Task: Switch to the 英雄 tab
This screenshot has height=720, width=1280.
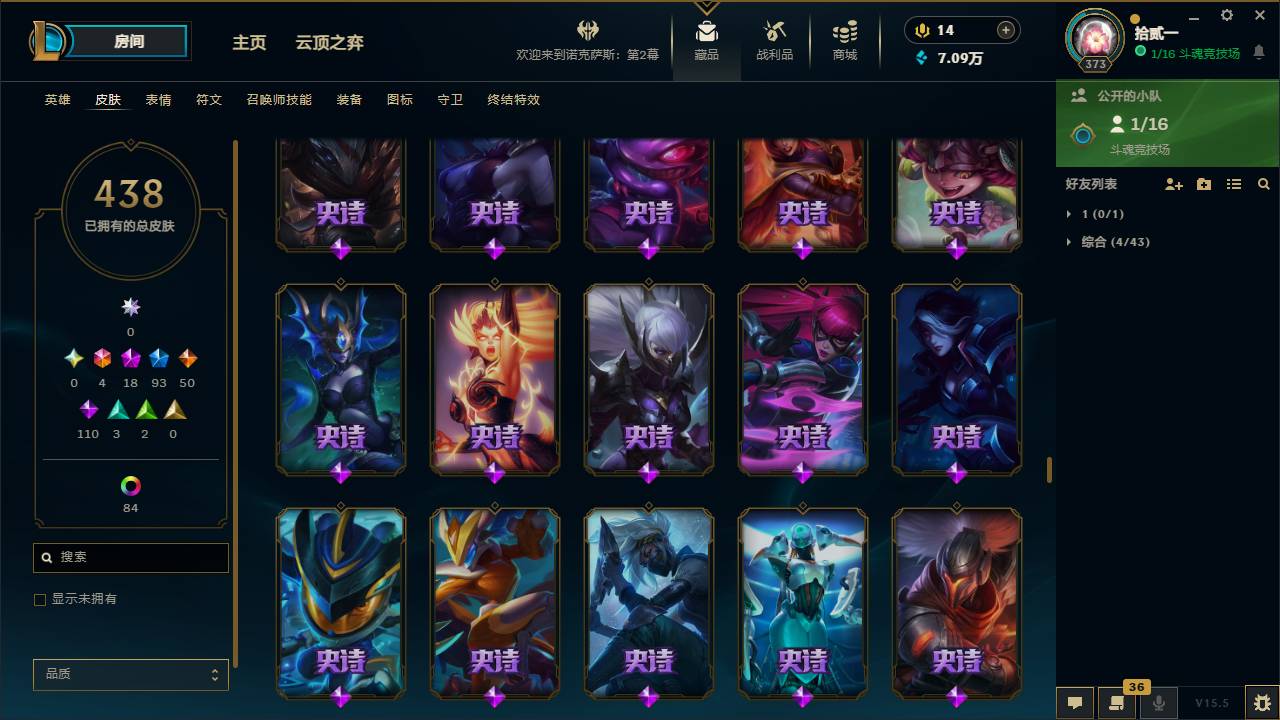Action: [57, 100]
